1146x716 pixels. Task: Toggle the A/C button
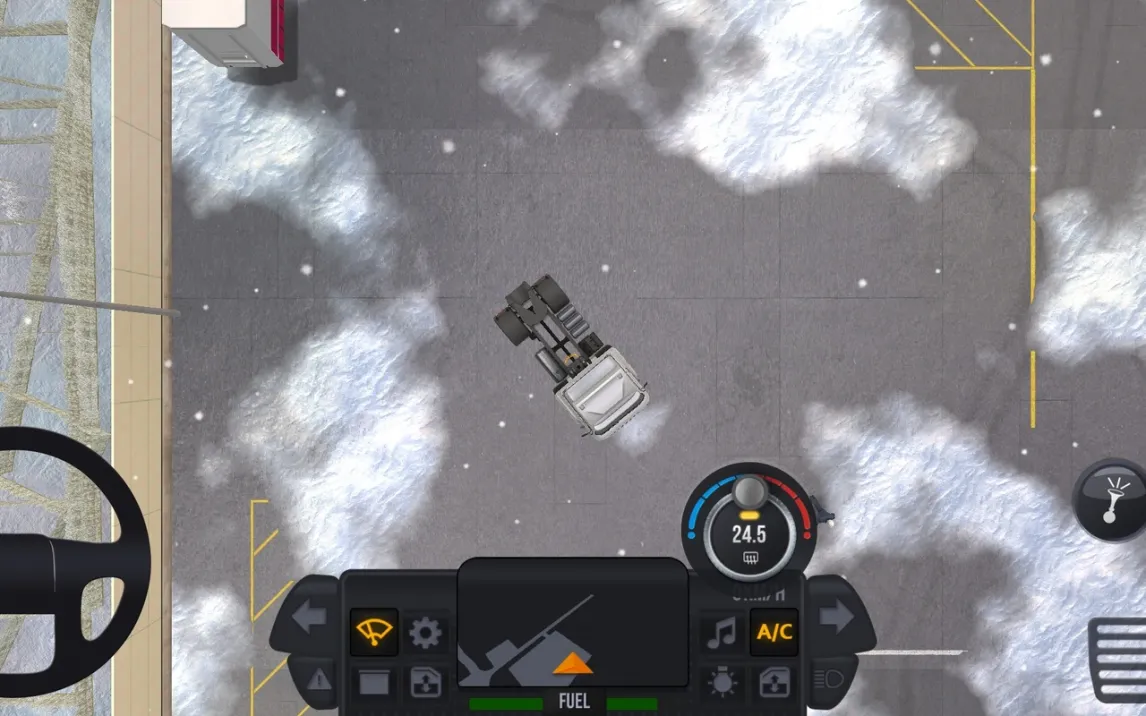tap(774, 632)
